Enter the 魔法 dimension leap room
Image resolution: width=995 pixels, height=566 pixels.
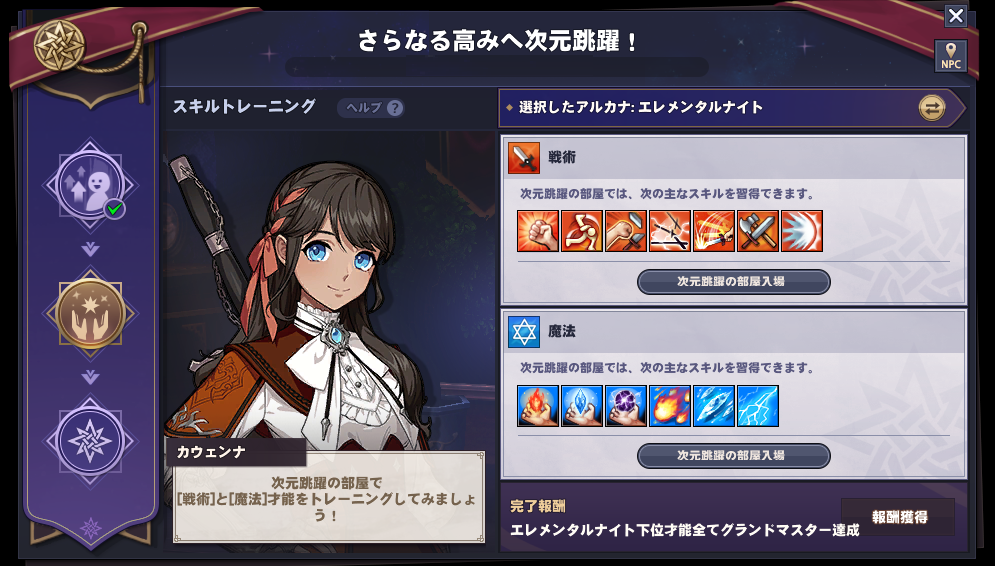733,456
